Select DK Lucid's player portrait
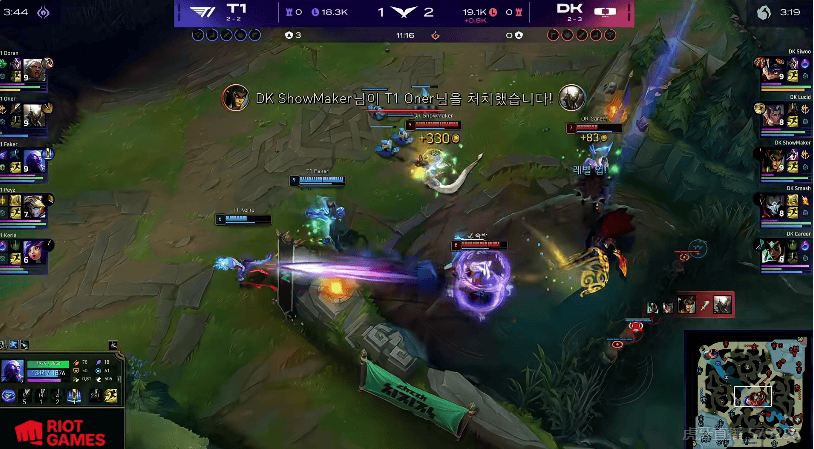The width and height of the screenshot is (814, 449). click(772, 115)
